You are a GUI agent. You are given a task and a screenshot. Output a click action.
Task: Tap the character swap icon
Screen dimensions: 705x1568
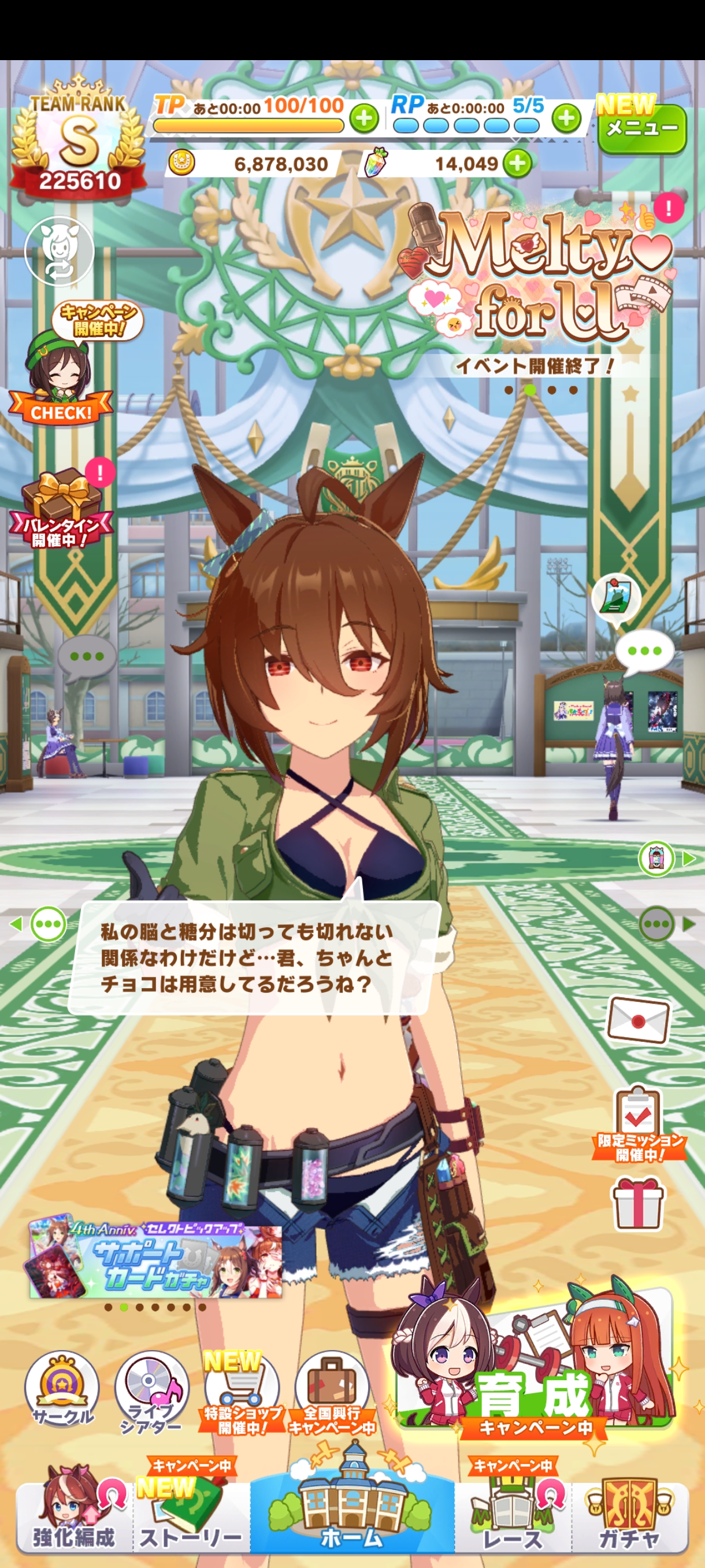tap(59, 250)
